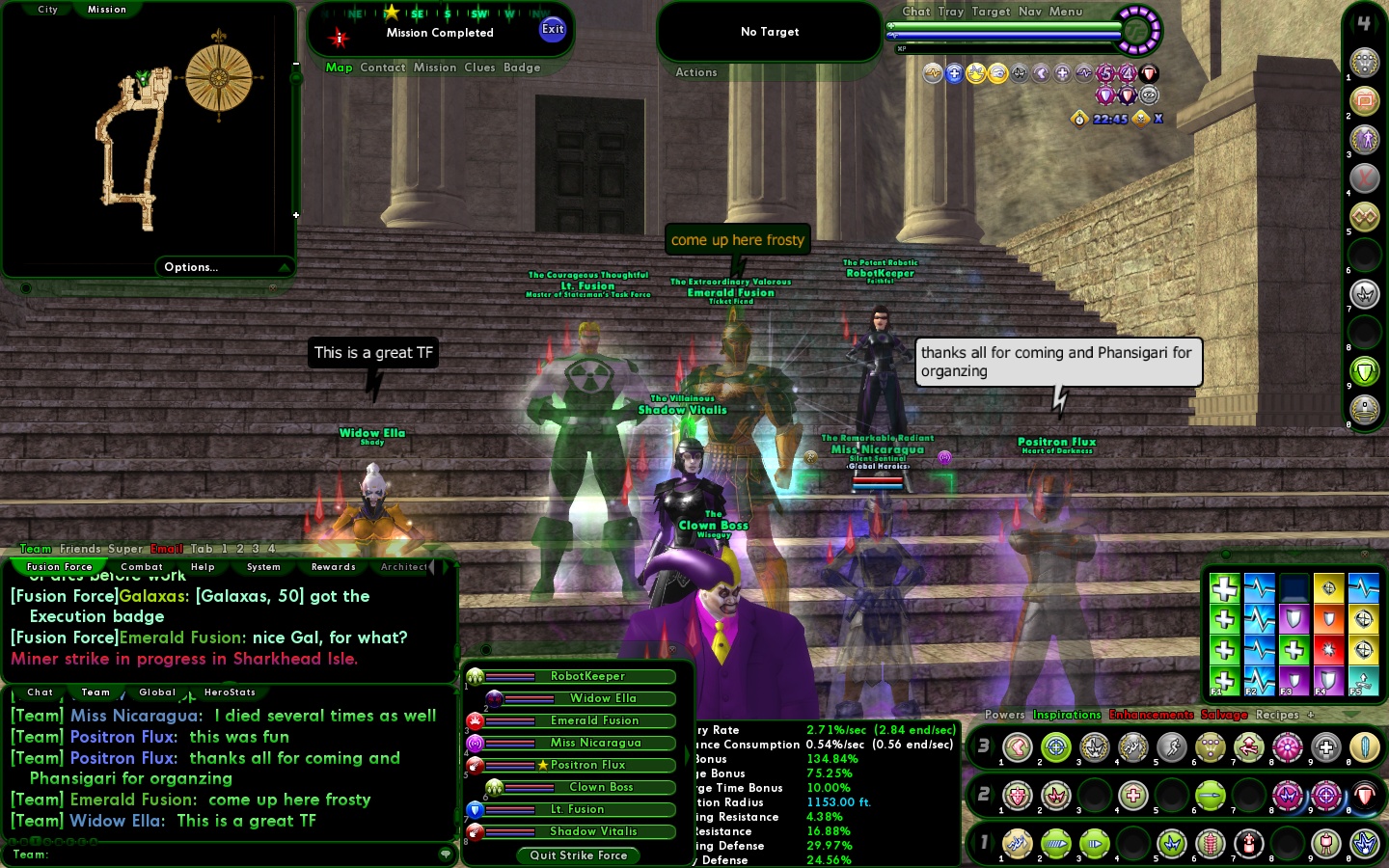This screenshot has height=868, width=1389.
Task: Open the minimap Options menu
Action: [191, 267]
